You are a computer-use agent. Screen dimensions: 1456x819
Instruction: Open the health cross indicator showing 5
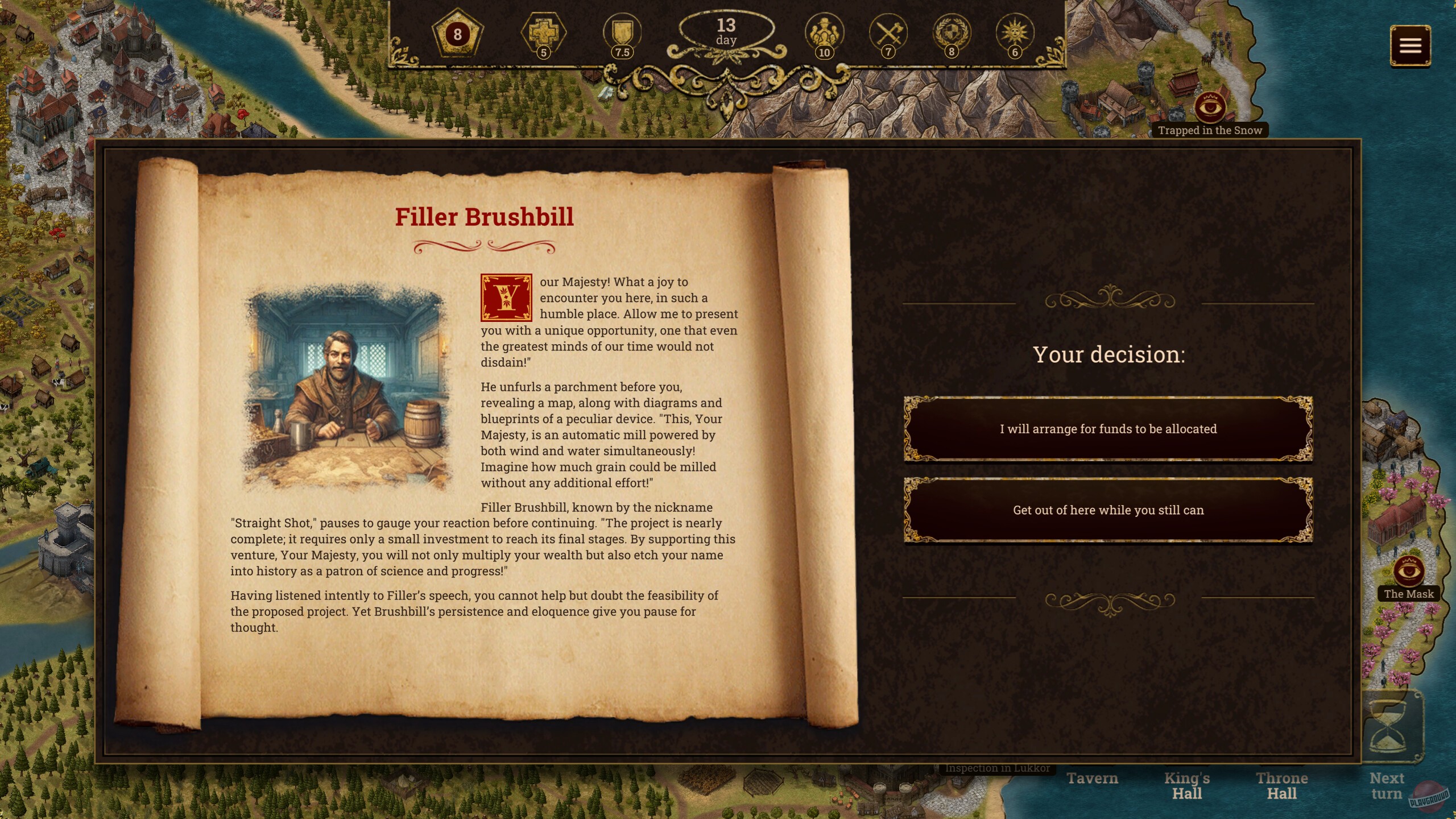[x=543, y=34]
